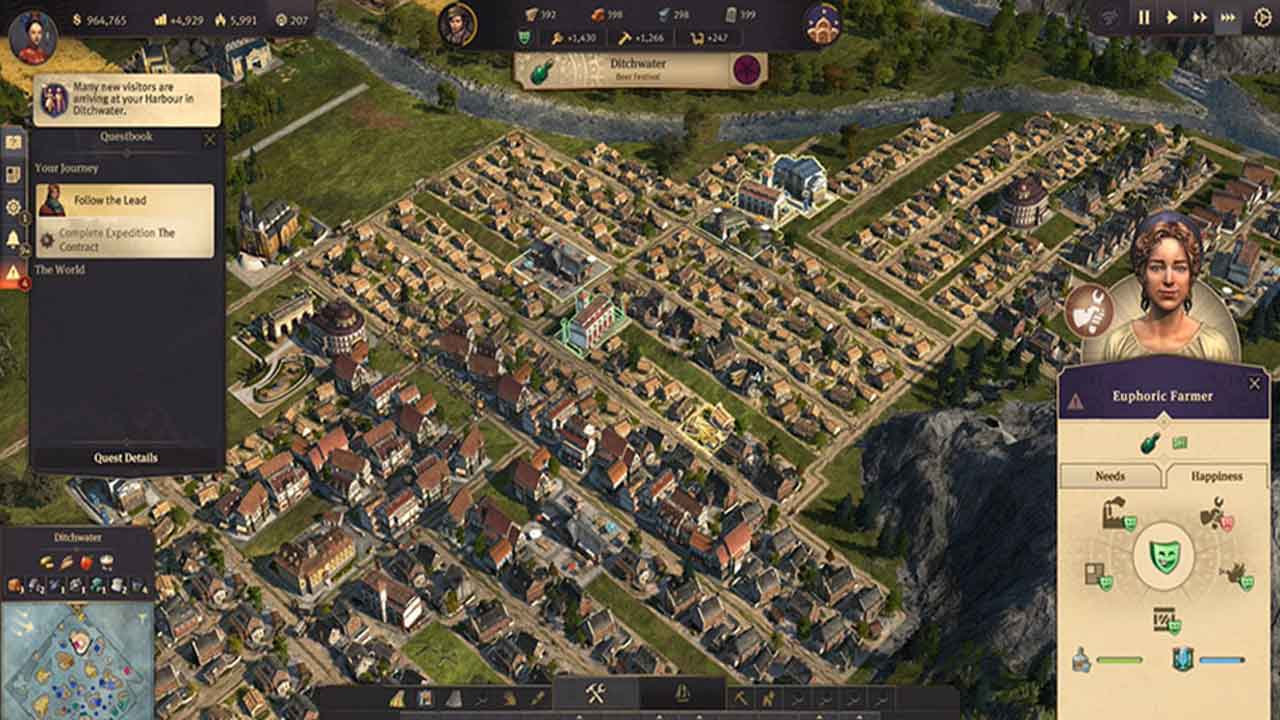Switch to the Needs tab

tap(1109, 476)
